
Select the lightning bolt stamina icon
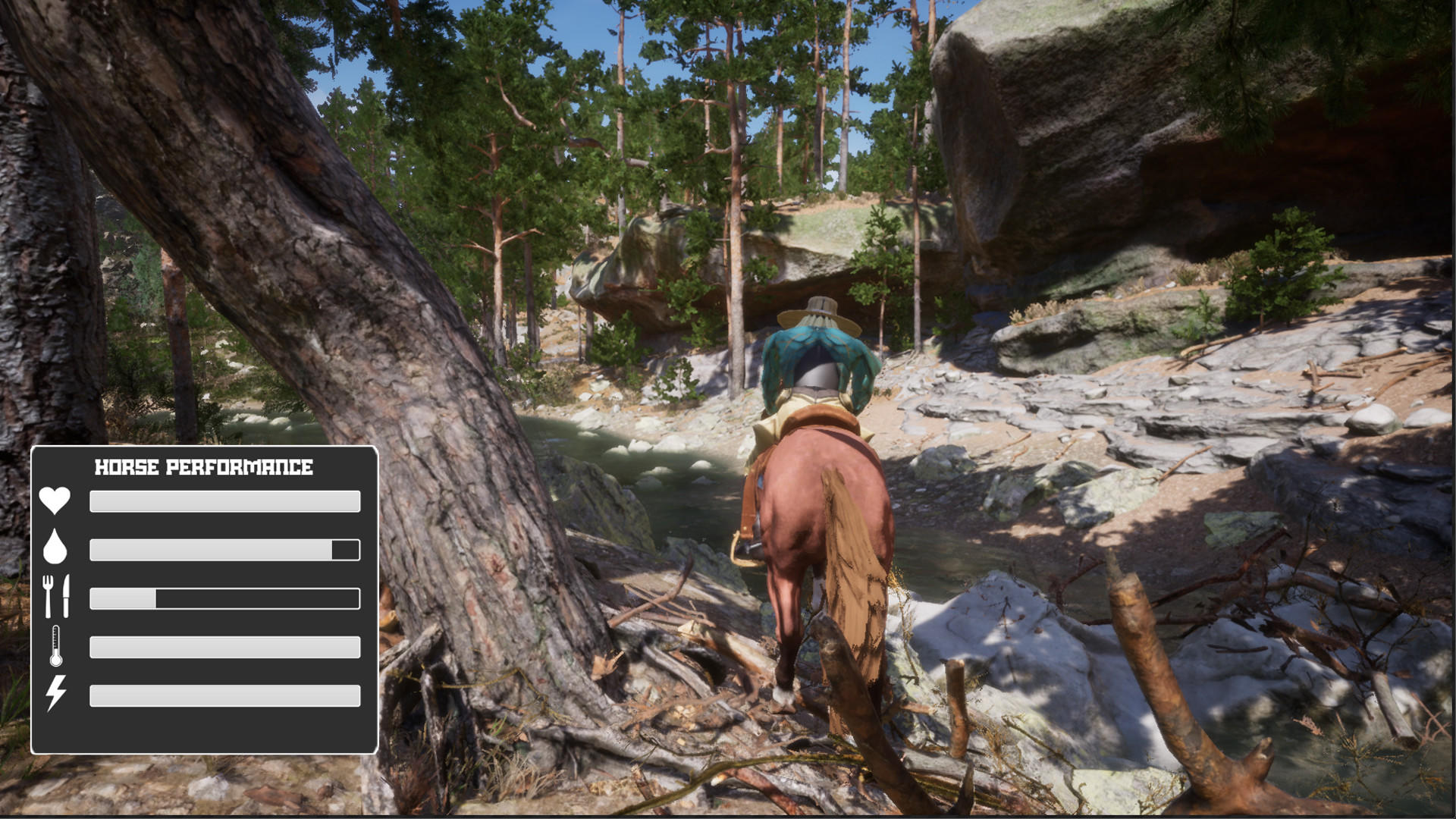pyautogui.click(x=56, y=693)
